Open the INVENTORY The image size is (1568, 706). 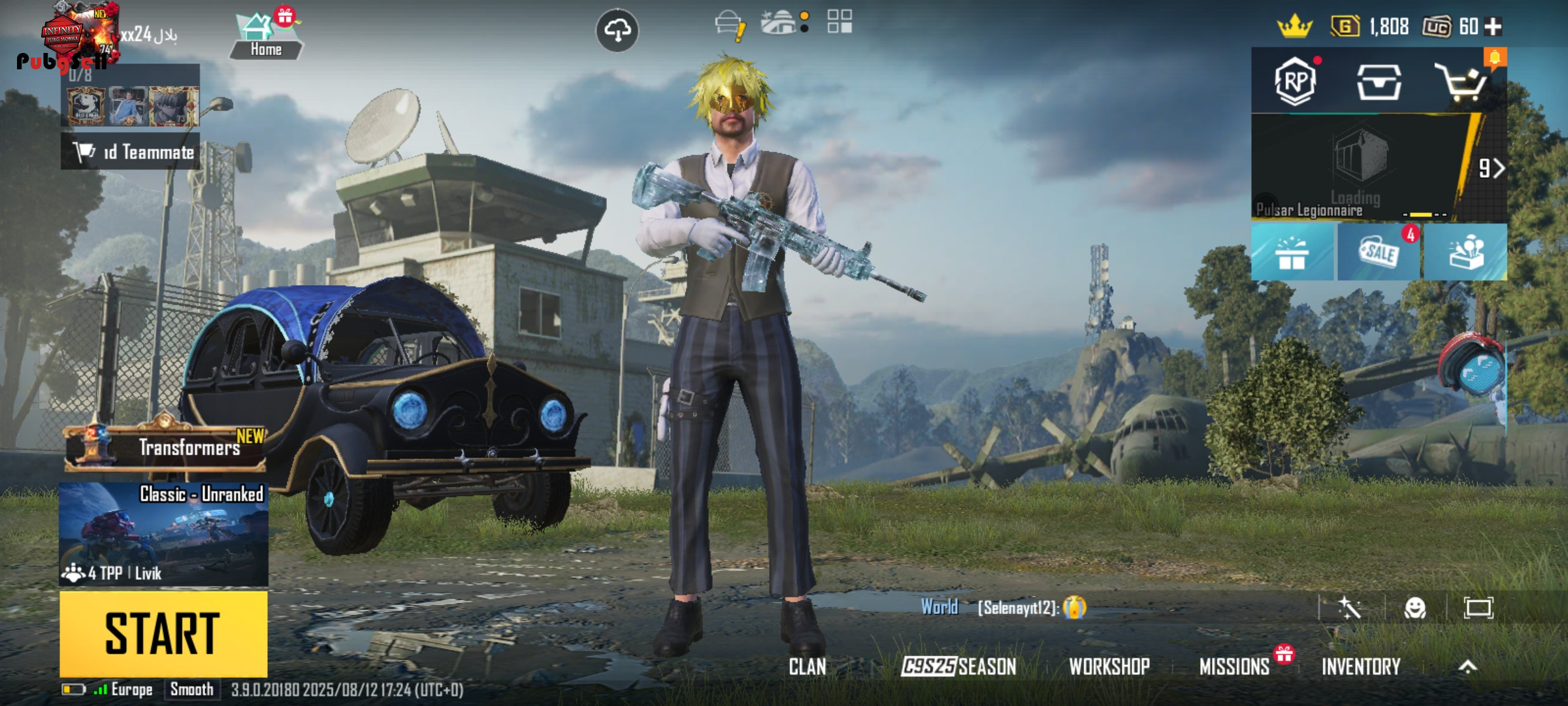[1361, 667]
